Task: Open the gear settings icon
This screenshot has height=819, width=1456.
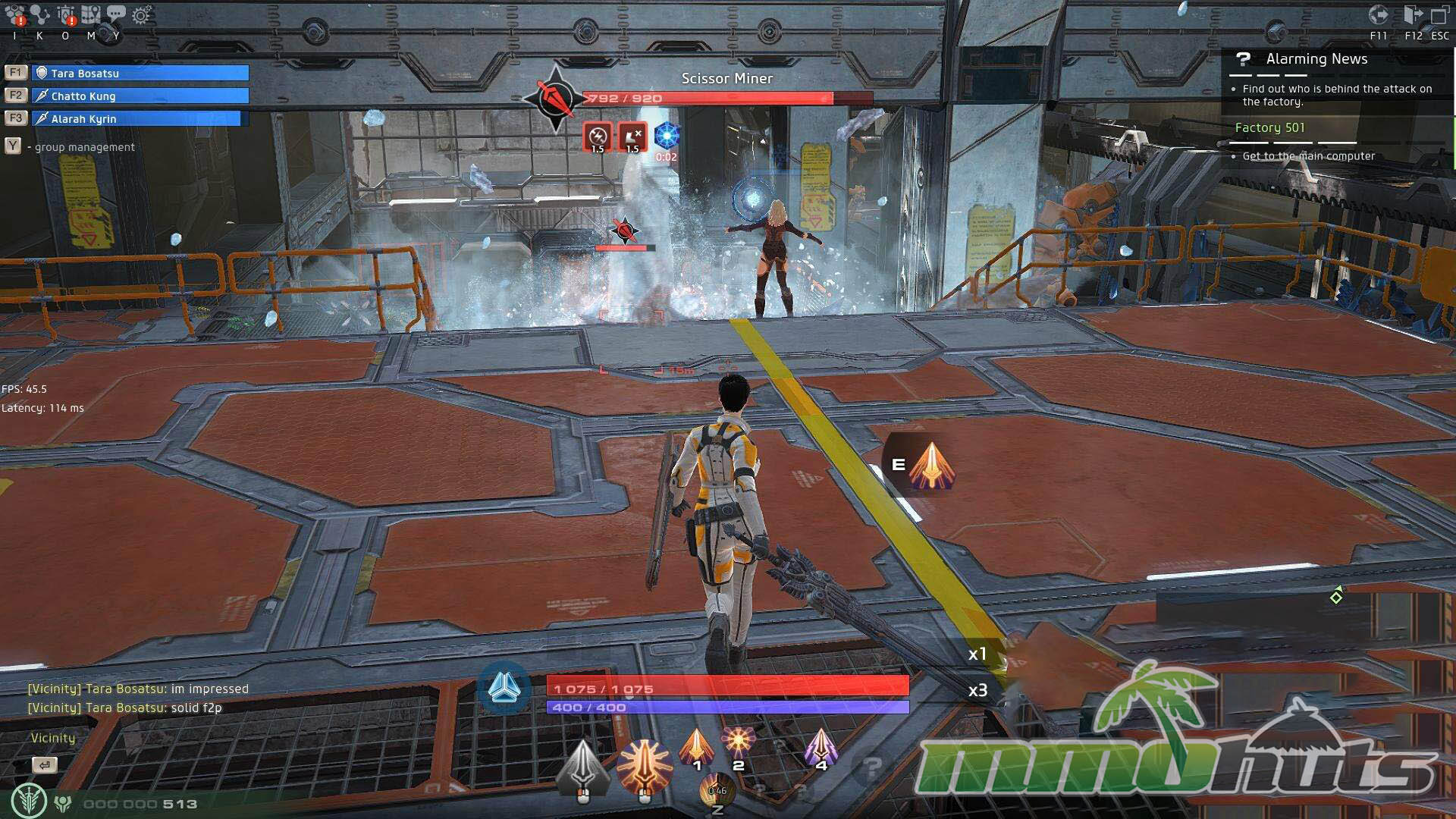Action: 141,15
